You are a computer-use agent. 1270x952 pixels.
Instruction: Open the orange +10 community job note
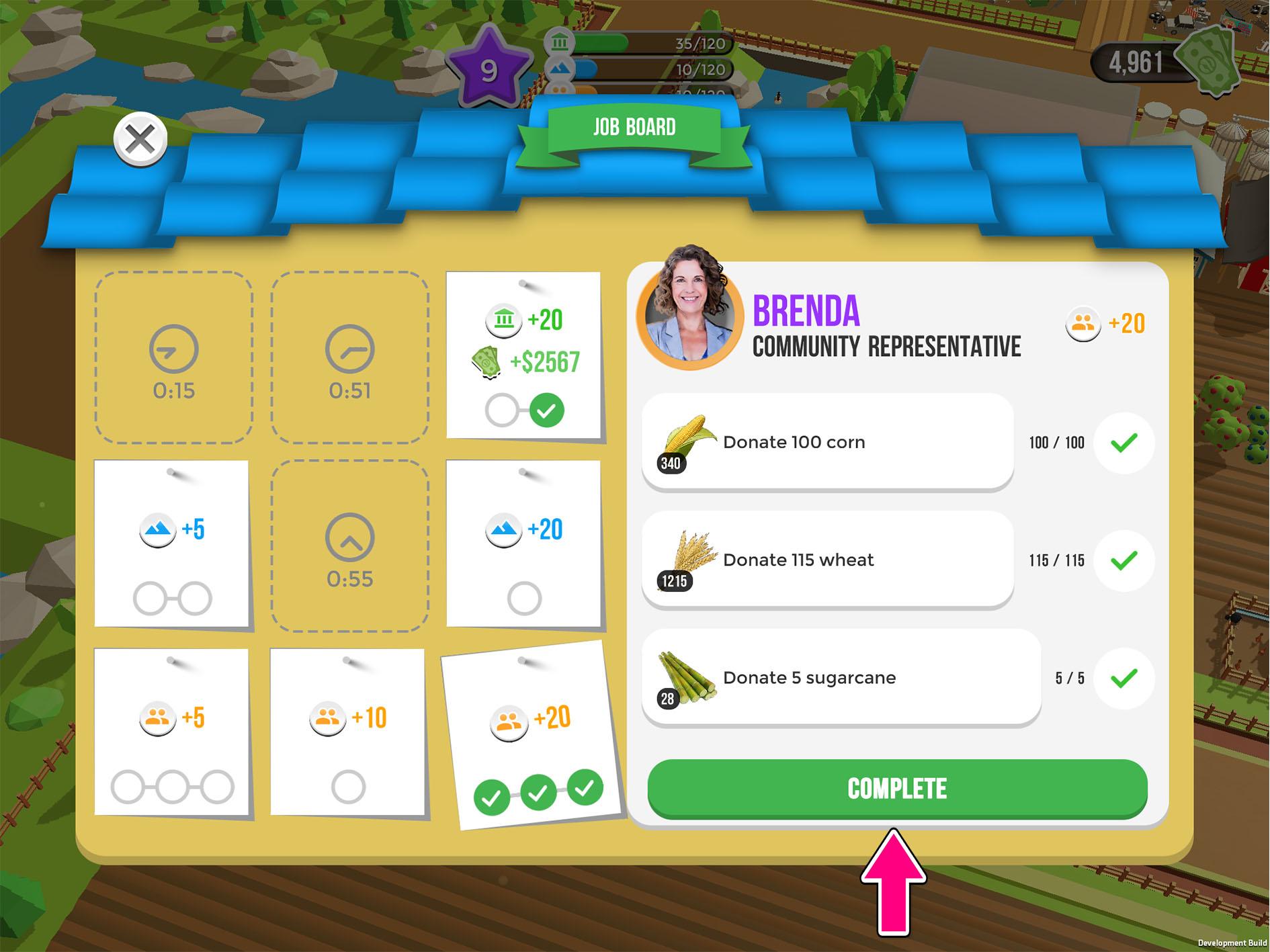[x=348, y=732]
